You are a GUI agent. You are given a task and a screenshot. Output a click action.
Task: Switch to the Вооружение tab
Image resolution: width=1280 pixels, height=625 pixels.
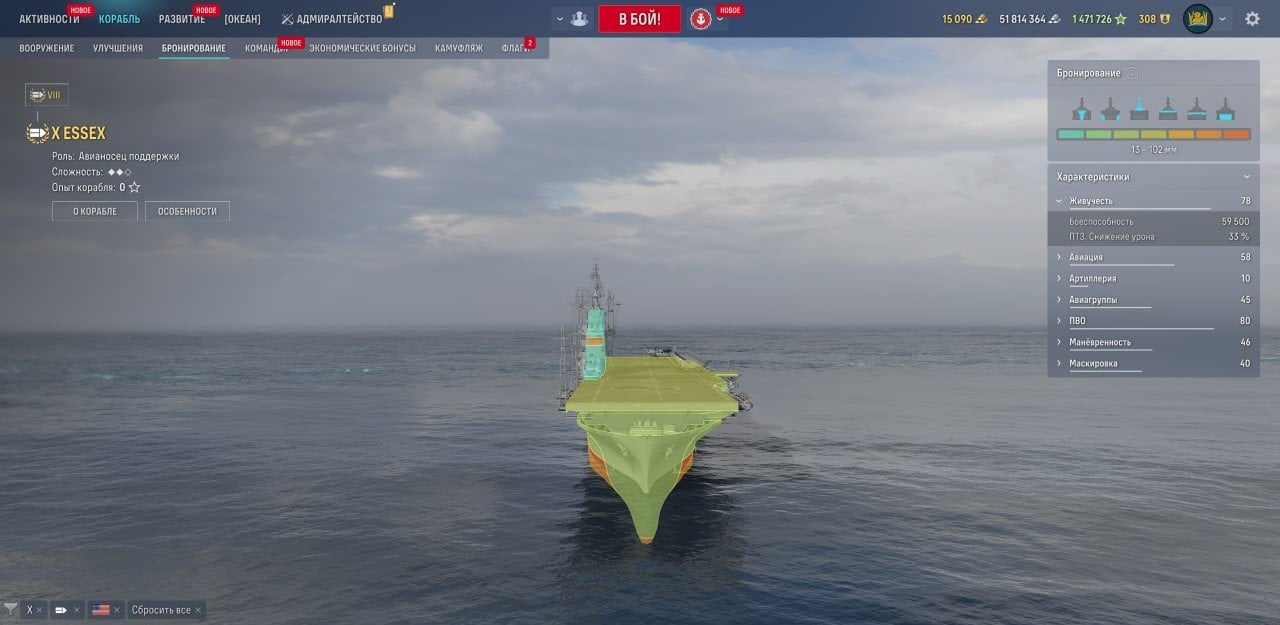pos(46,48)
